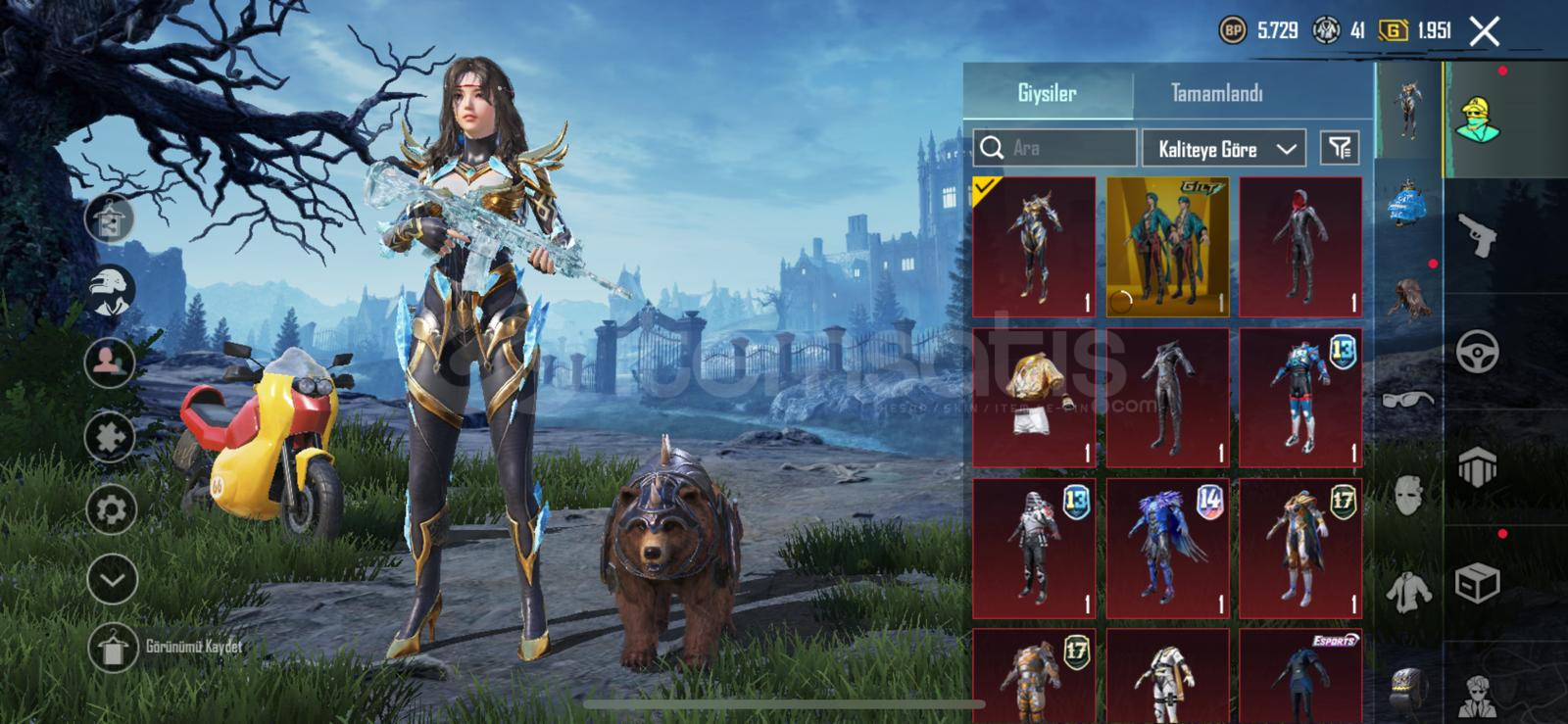
Task: Choose the Esports-tagged outfit
Action: pyautogui.click(x=1300, y=676)
